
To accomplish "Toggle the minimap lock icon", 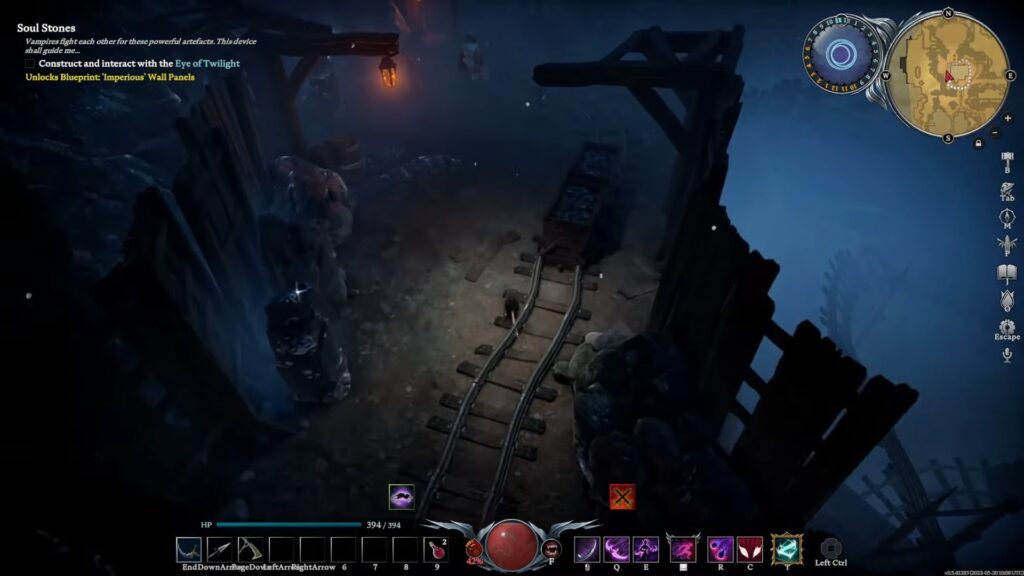I will point(978,143).
